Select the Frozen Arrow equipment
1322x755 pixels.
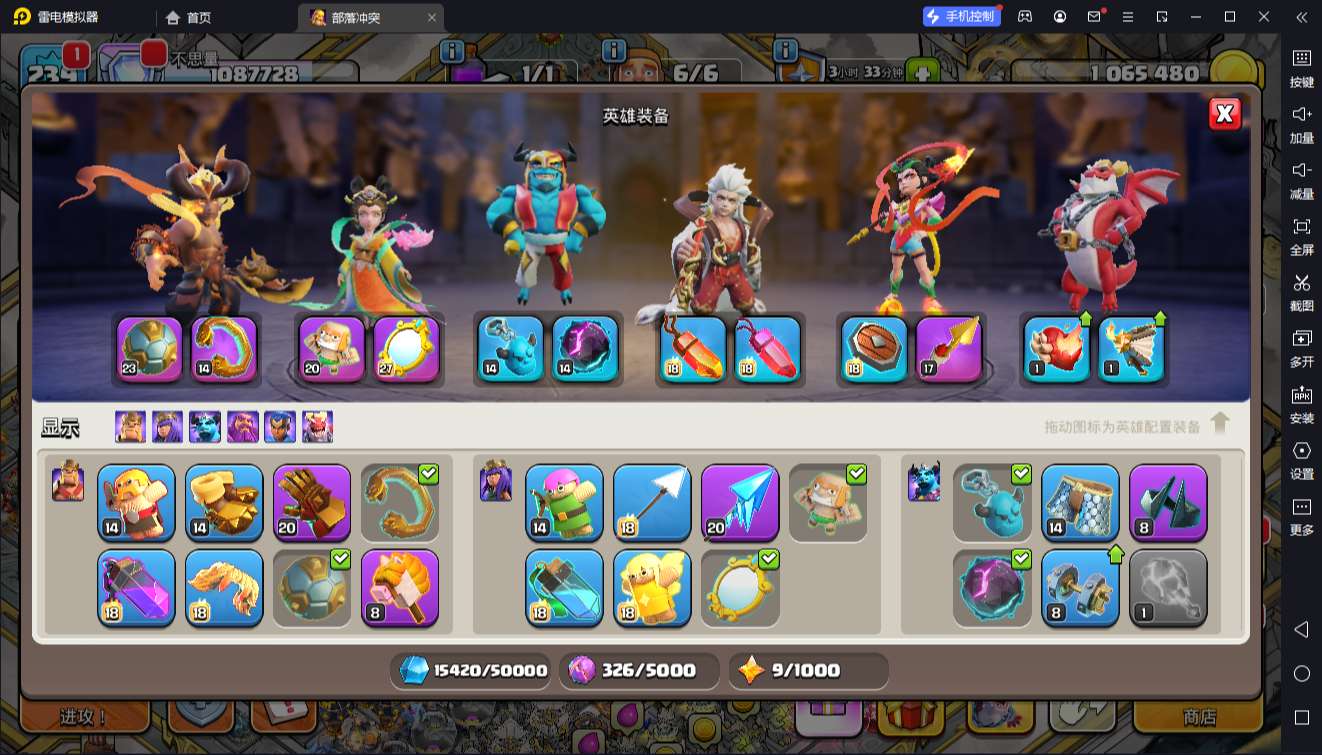pos(740,503)
